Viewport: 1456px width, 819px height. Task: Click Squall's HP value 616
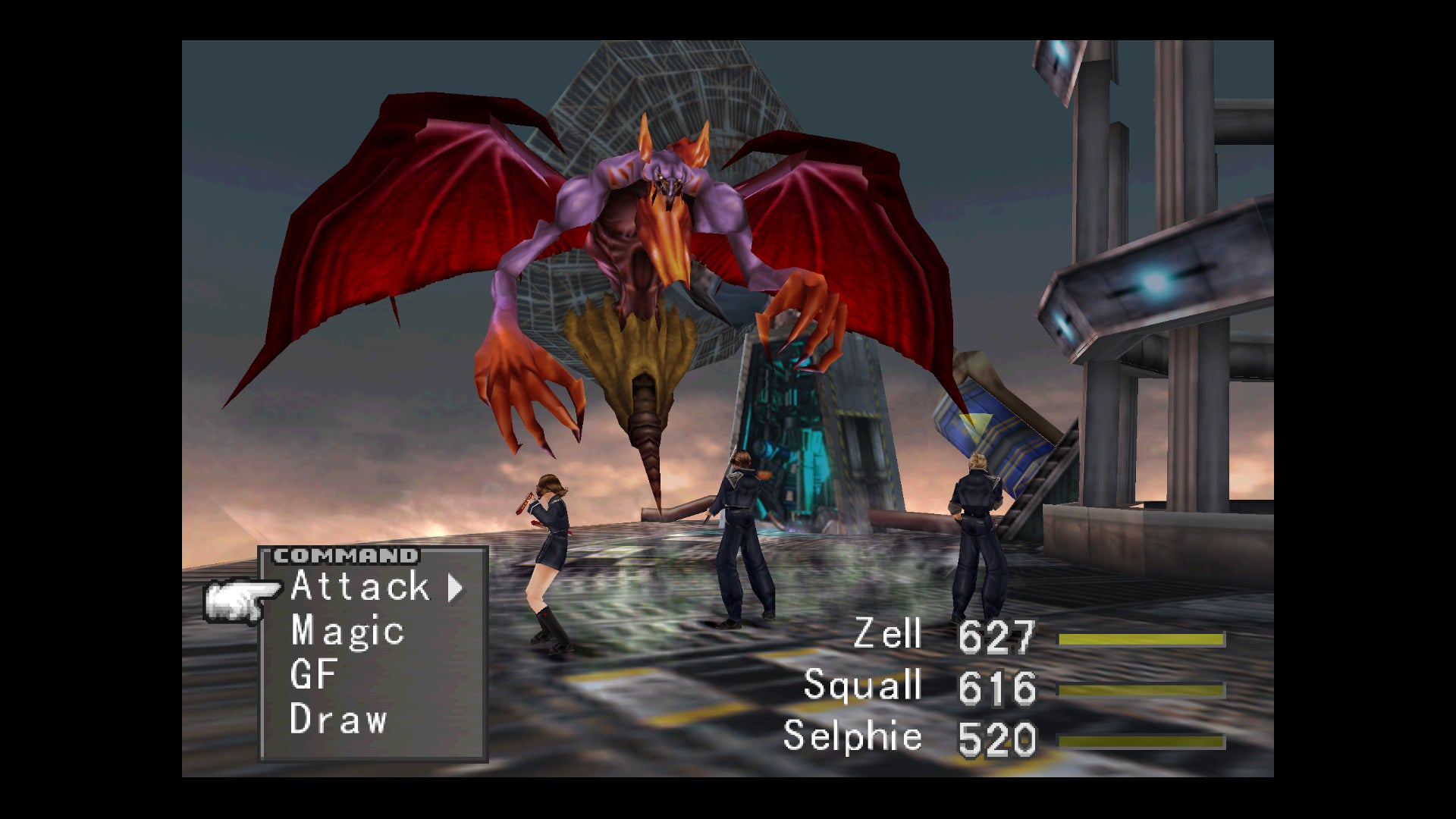pyautogui.click(x=997, y=689)
